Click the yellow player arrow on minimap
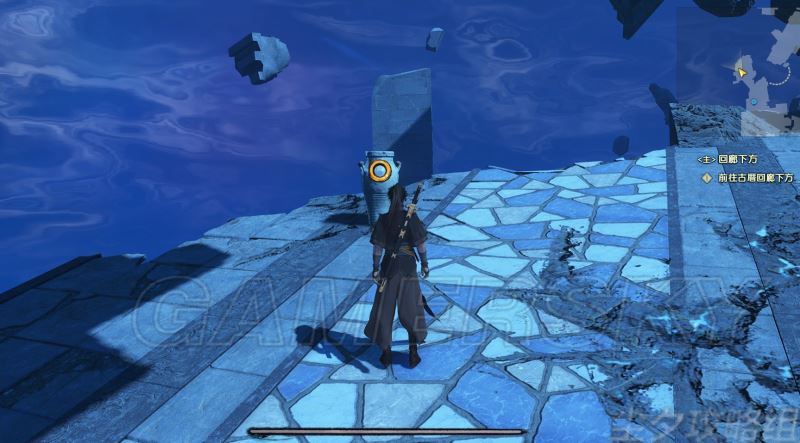The height and width of the screenshot is (443, 800). [741, 71]
